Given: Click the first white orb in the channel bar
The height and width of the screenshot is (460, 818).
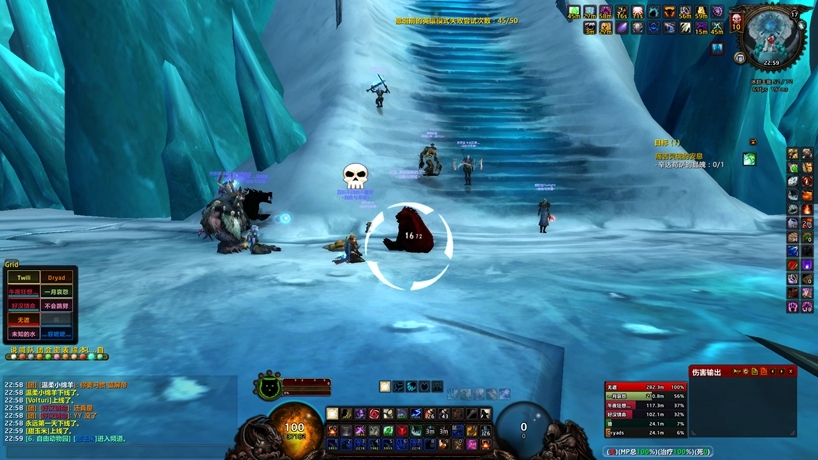Looking at the screenshot, I should (x=11, y=357).
